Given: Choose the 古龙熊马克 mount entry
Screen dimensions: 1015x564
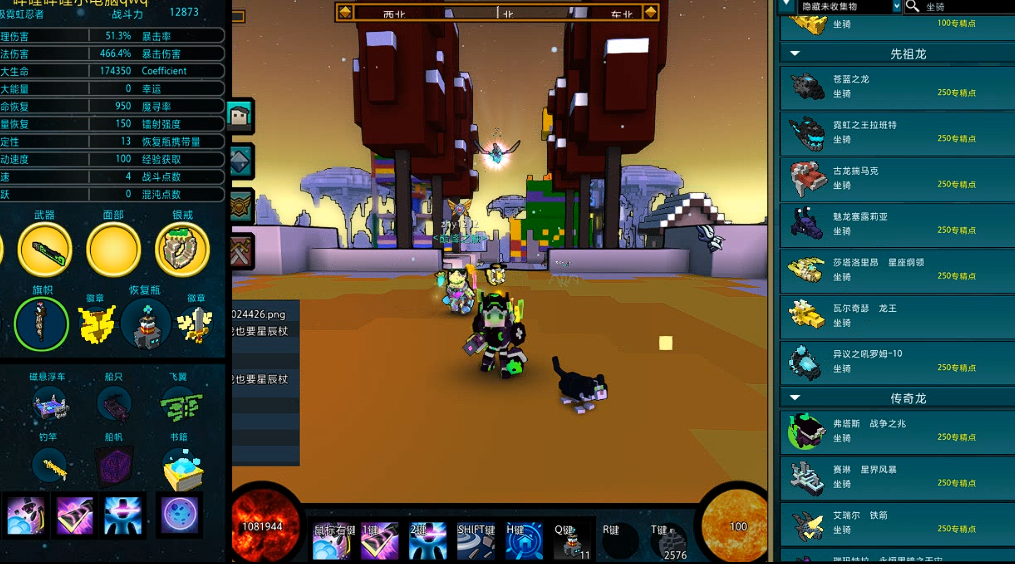Looking at the screenshot, I should (x=896, y=178).
